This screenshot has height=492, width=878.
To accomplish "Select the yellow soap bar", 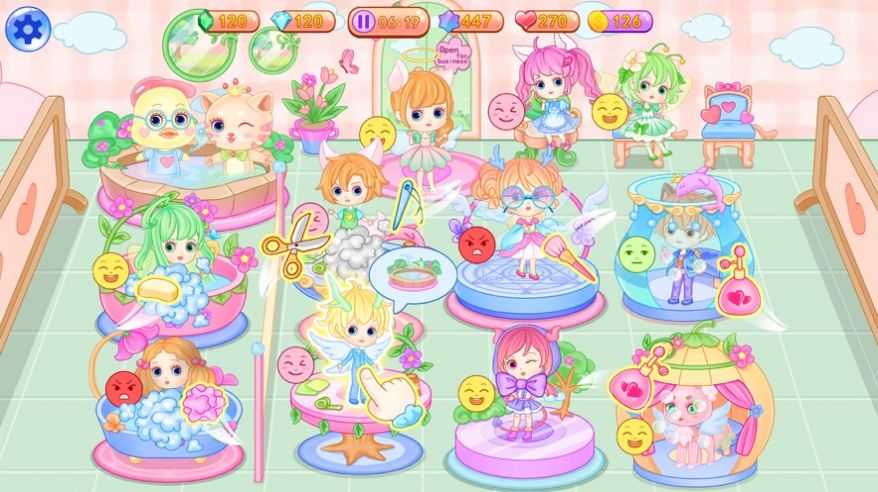I will (156, 288).
